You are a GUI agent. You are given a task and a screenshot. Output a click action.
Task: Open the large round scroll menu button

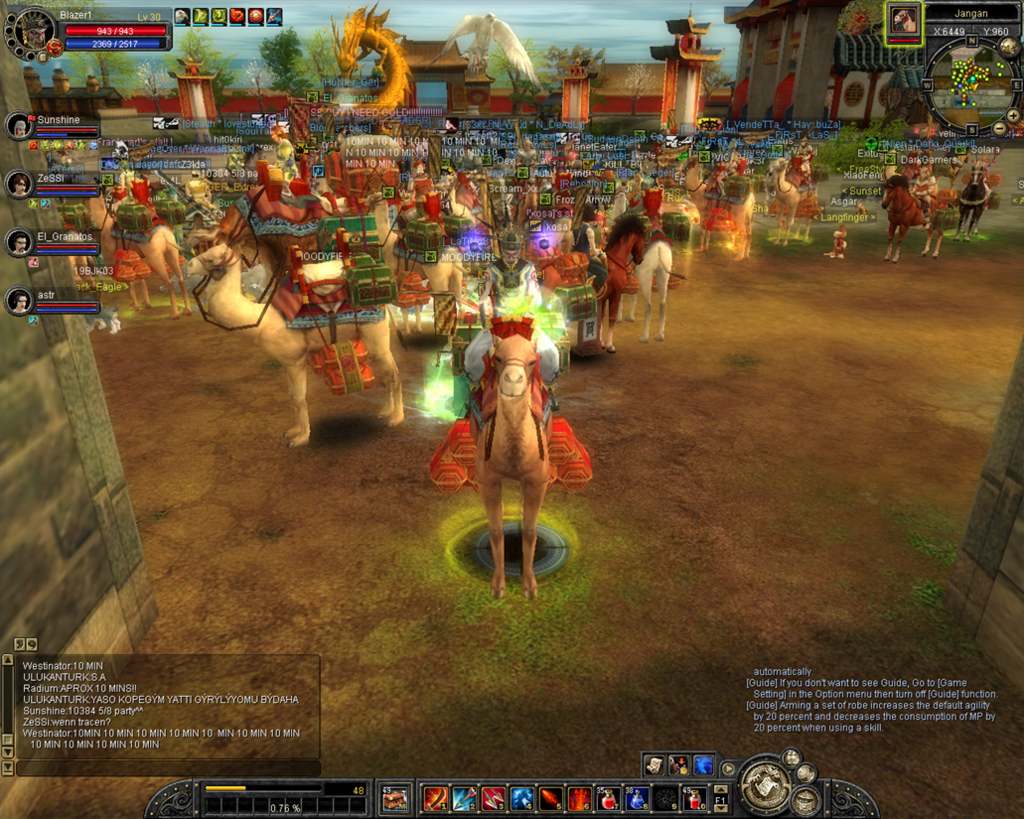(x=766, y=786)
